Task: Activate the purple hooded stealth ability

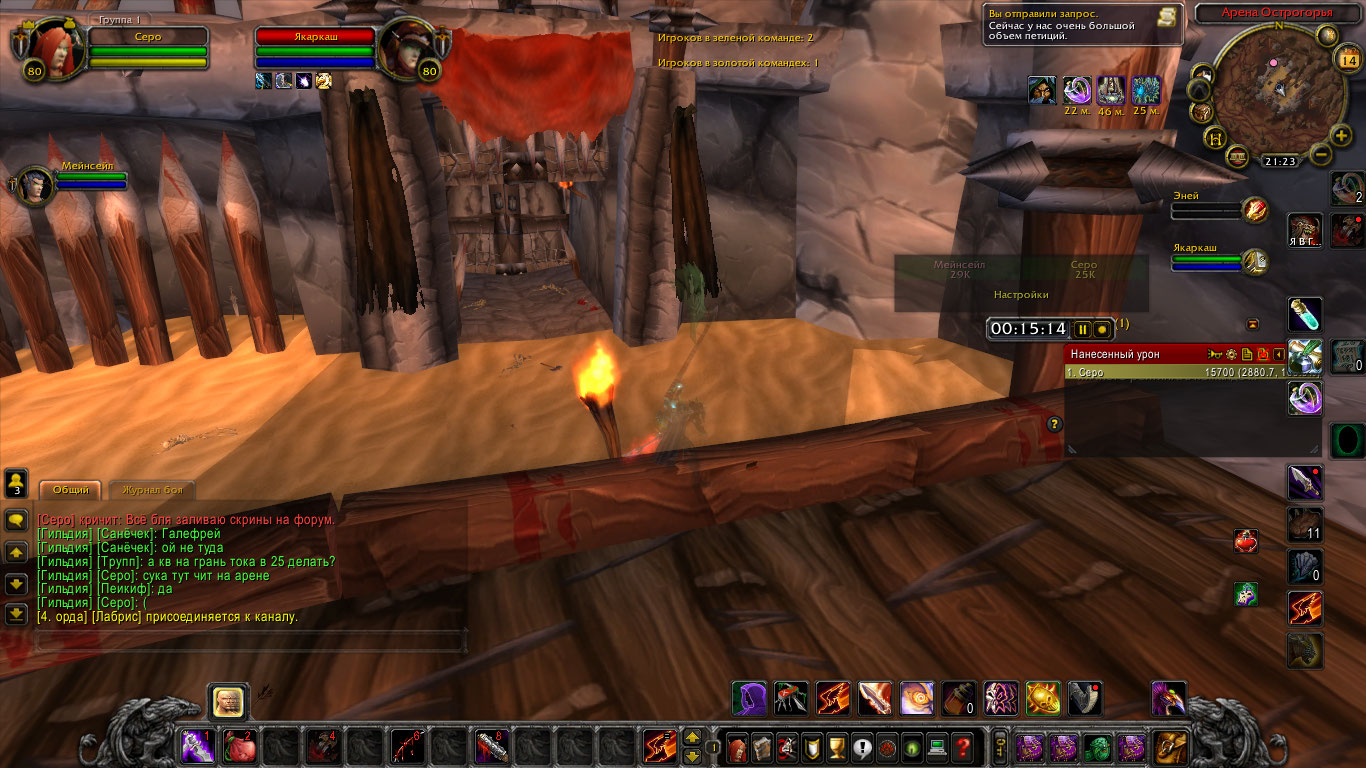Action: (749, 698)
